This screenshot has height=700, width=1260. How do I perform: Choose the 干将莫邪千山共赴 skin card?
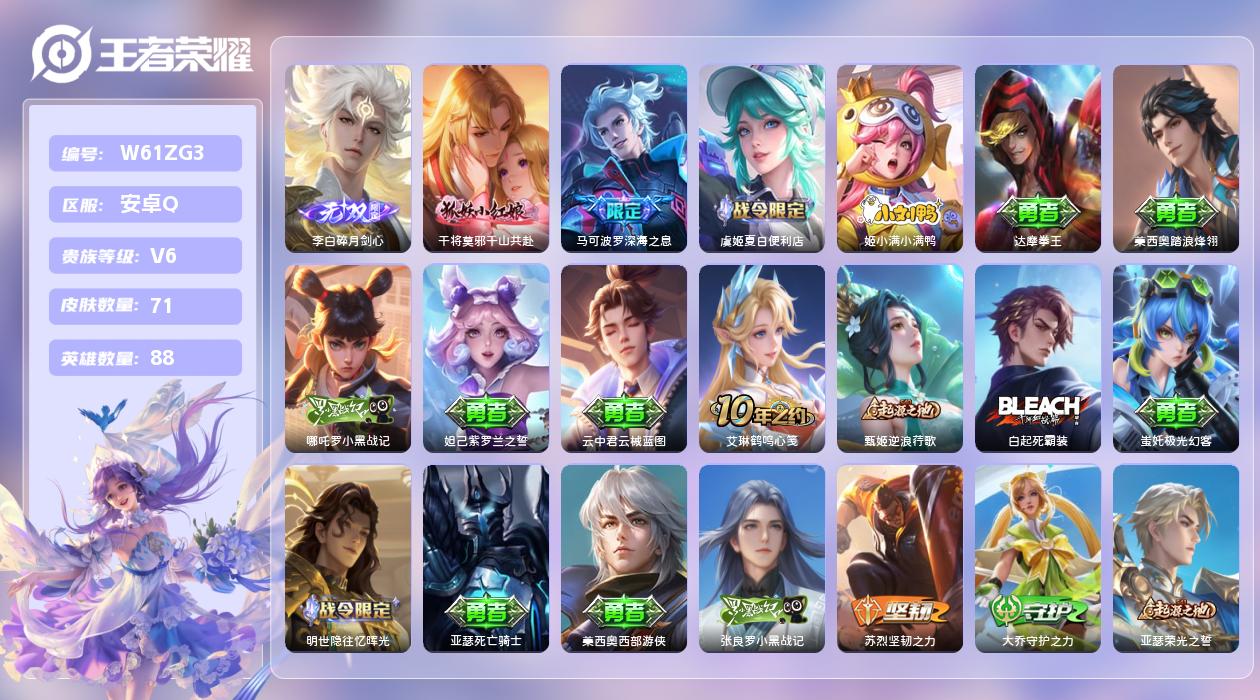click(x=486, y=158)
